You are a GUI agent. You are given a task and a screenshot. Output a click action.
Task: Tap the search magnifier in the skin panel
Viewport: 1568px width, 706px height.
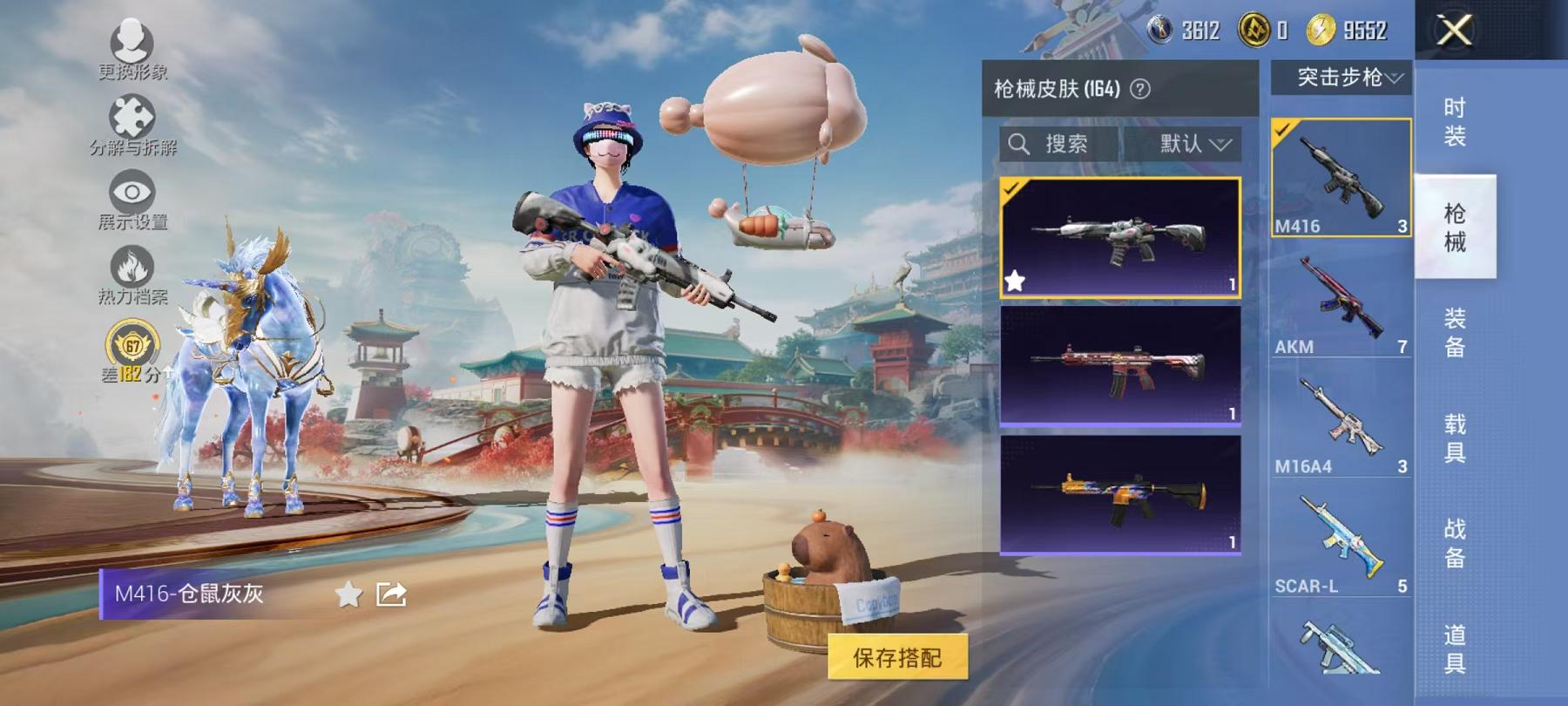[1018, 144]
